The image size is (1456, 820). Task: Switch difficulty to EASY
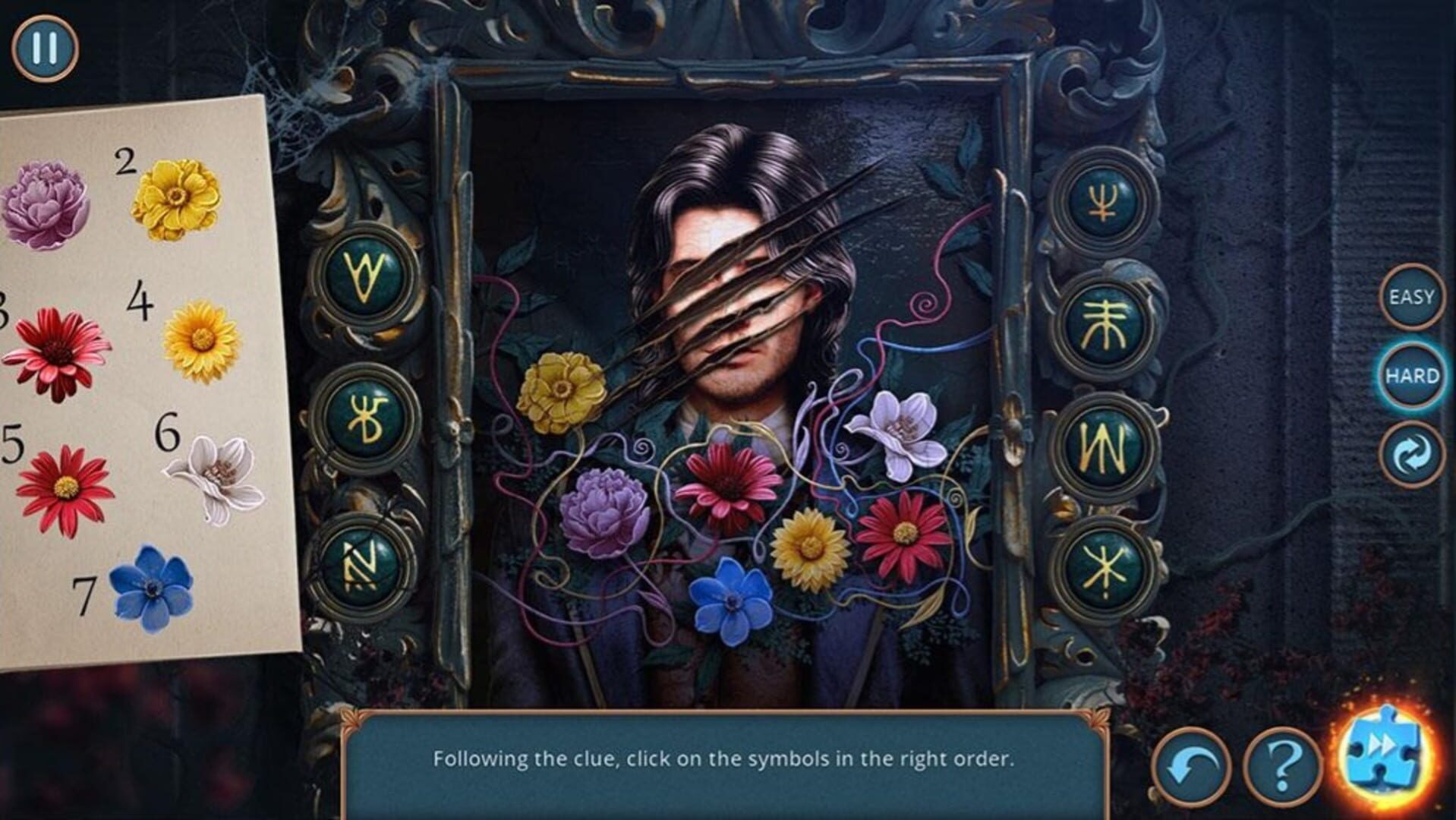click(1411, 298)
